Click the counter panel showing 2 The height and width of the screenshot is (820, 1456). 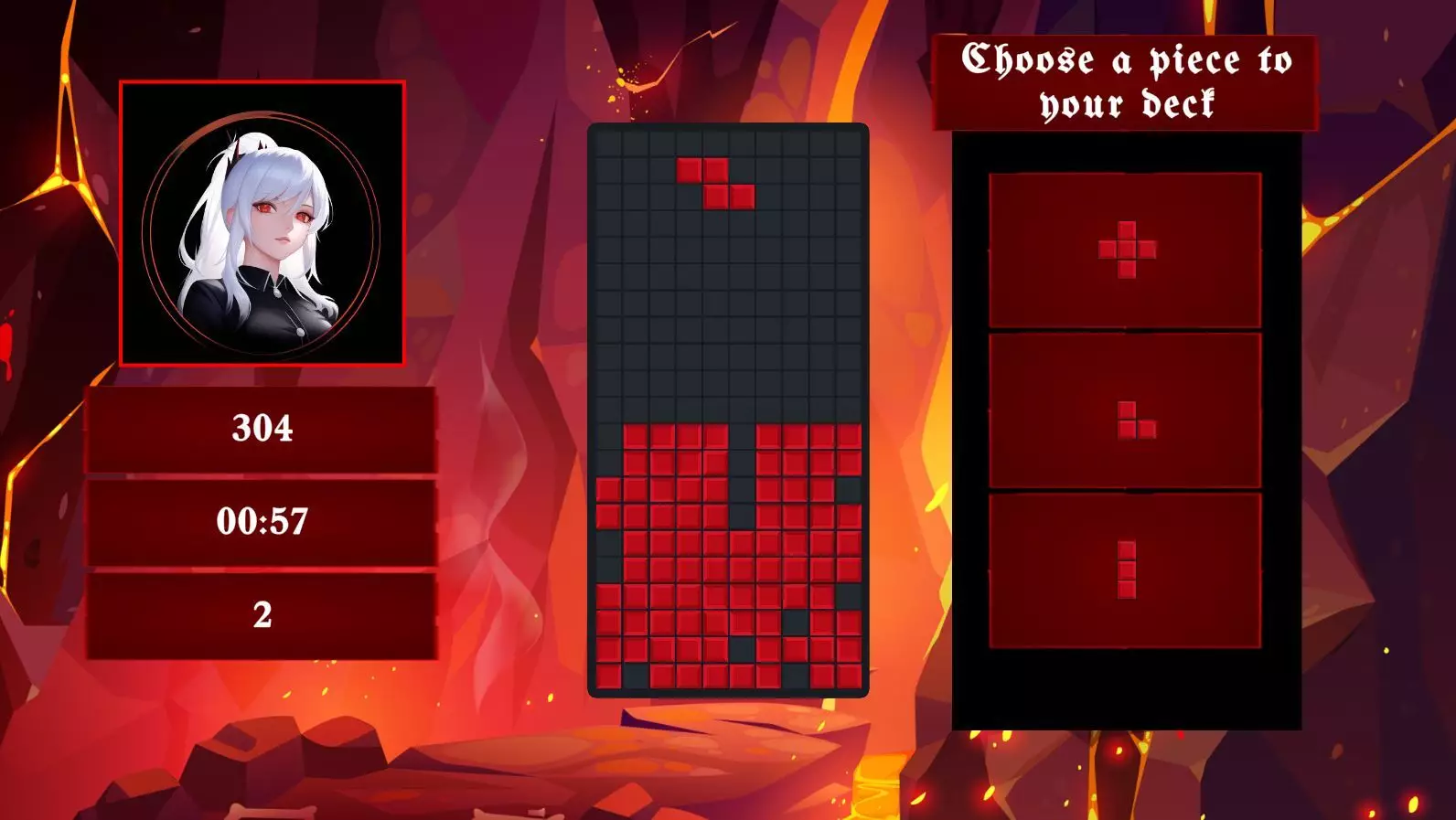click(261, 615)
